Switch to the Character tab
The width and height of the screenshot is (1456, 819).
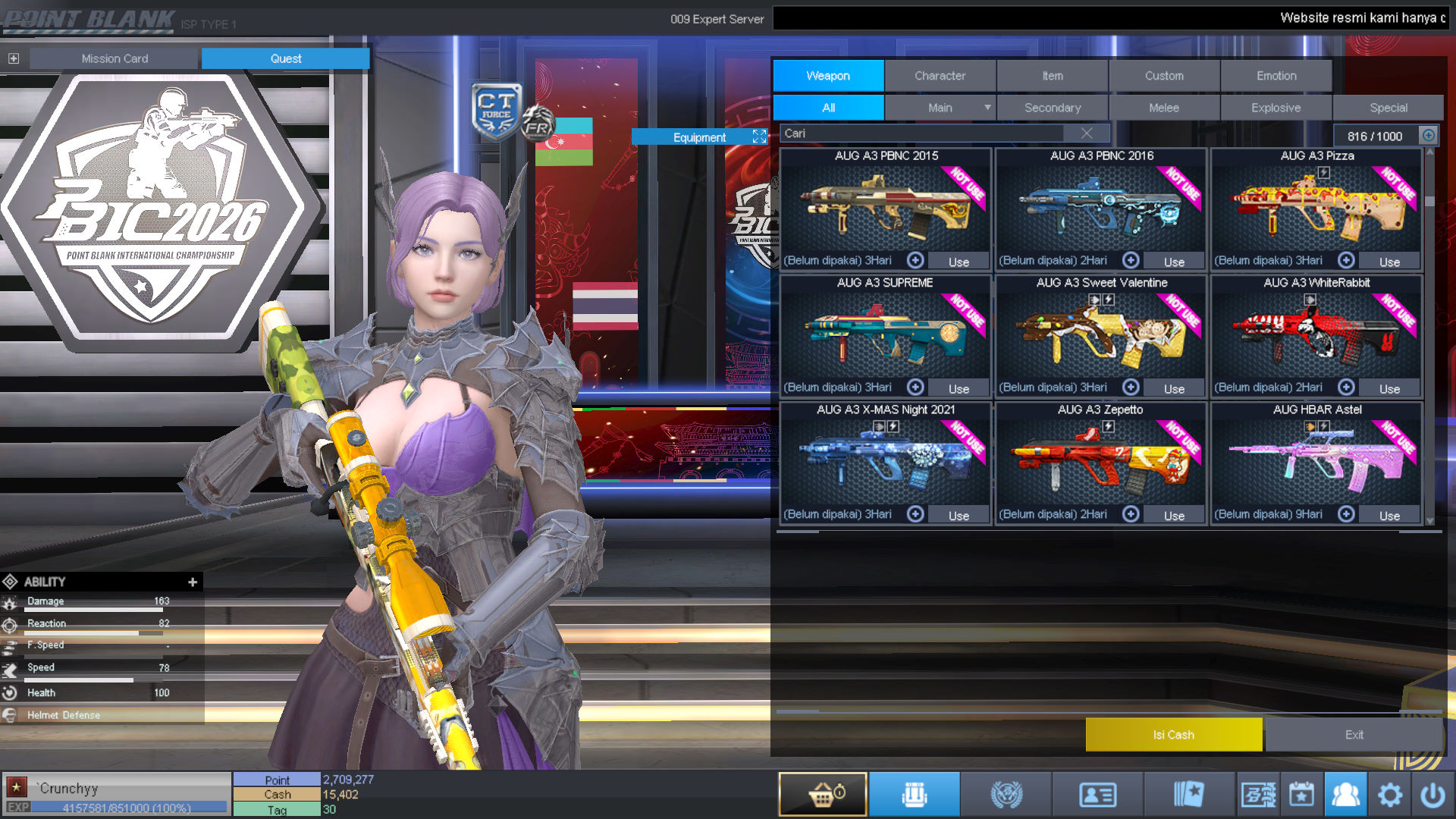coord(940,76)
